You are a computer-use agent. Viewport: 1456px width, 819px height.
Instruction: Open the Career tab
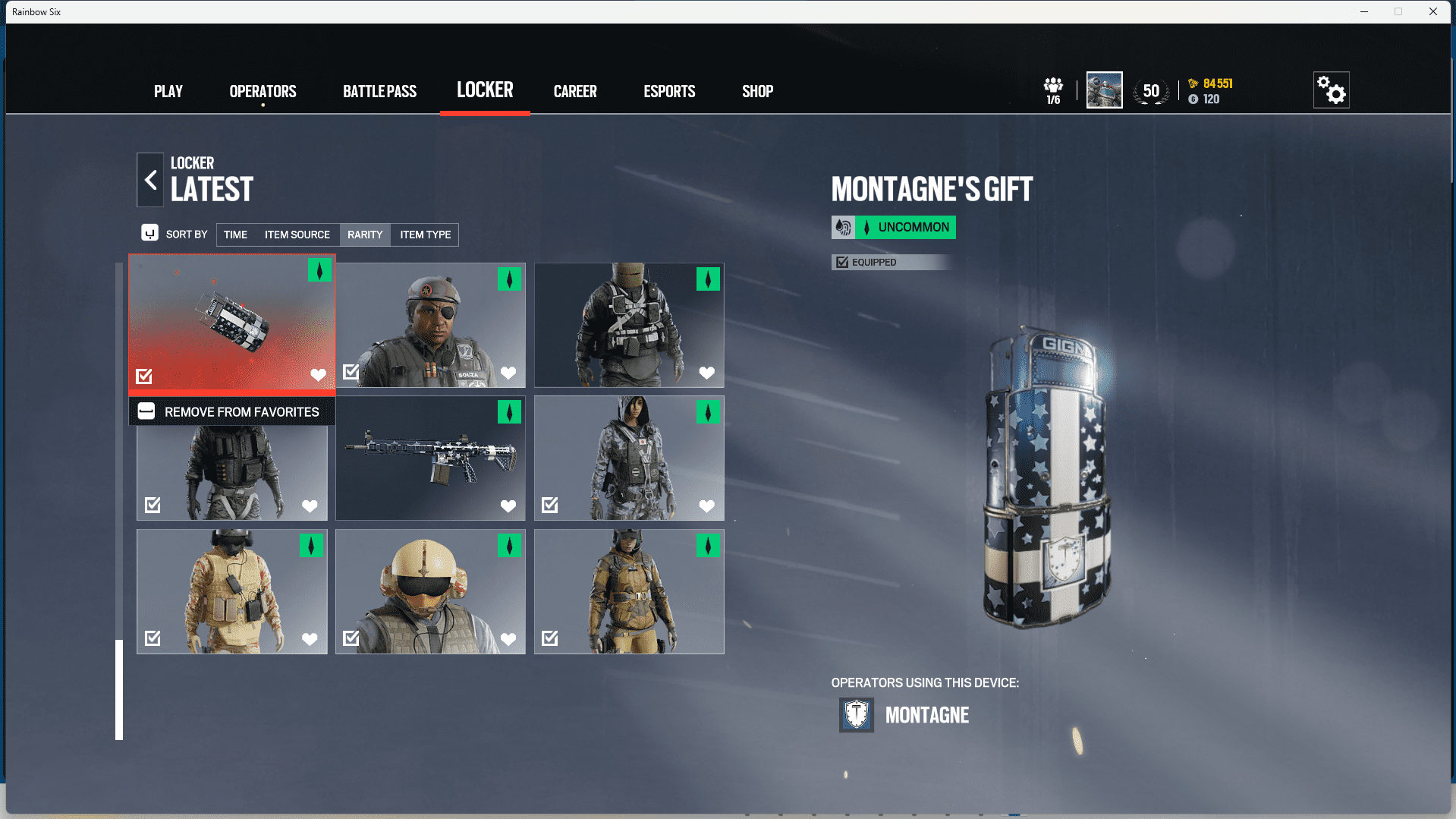tap(575, 91)
